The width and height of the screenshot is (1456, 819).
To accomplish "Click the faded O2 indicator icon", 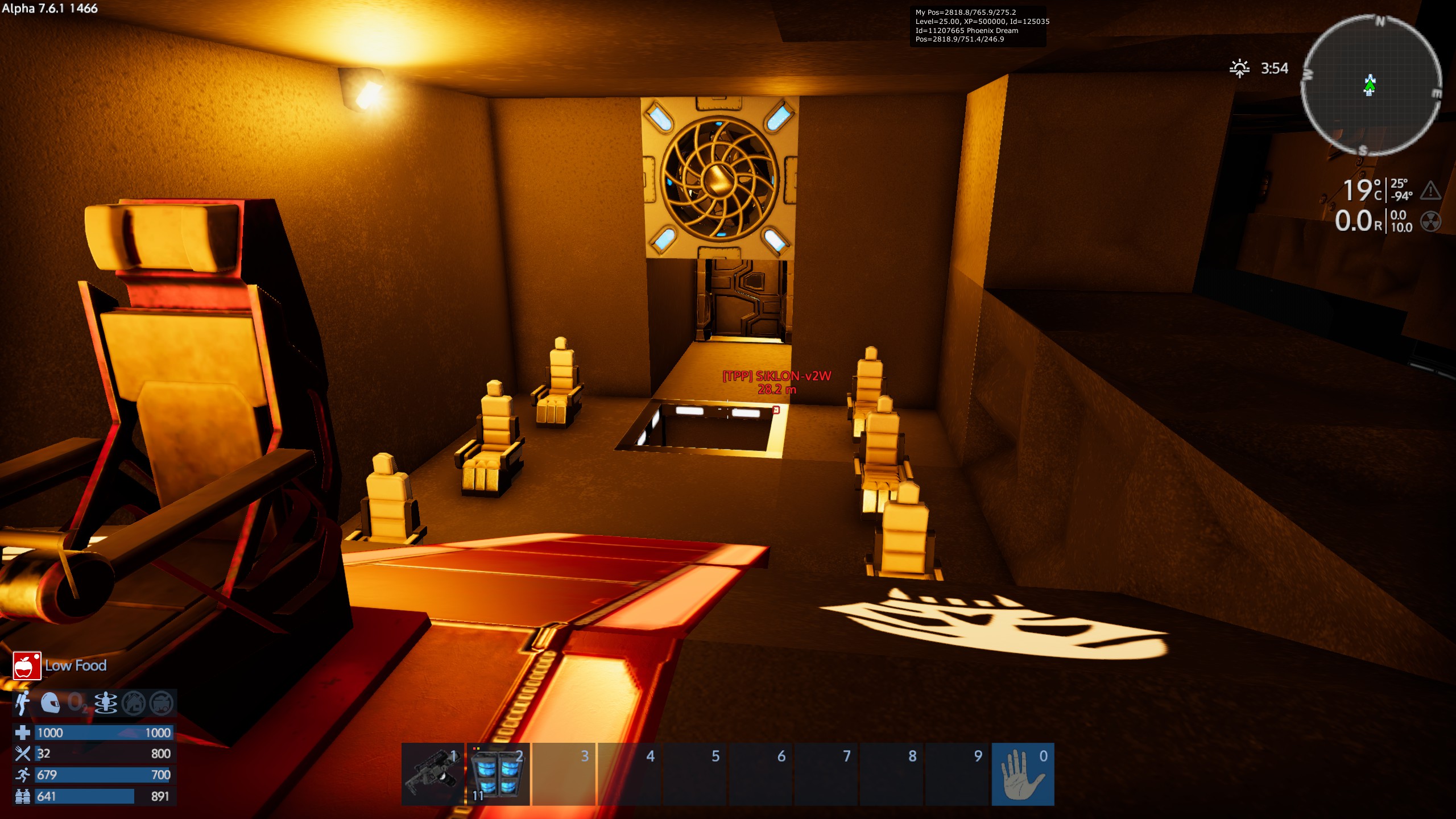I will click(x=78, y=703).
